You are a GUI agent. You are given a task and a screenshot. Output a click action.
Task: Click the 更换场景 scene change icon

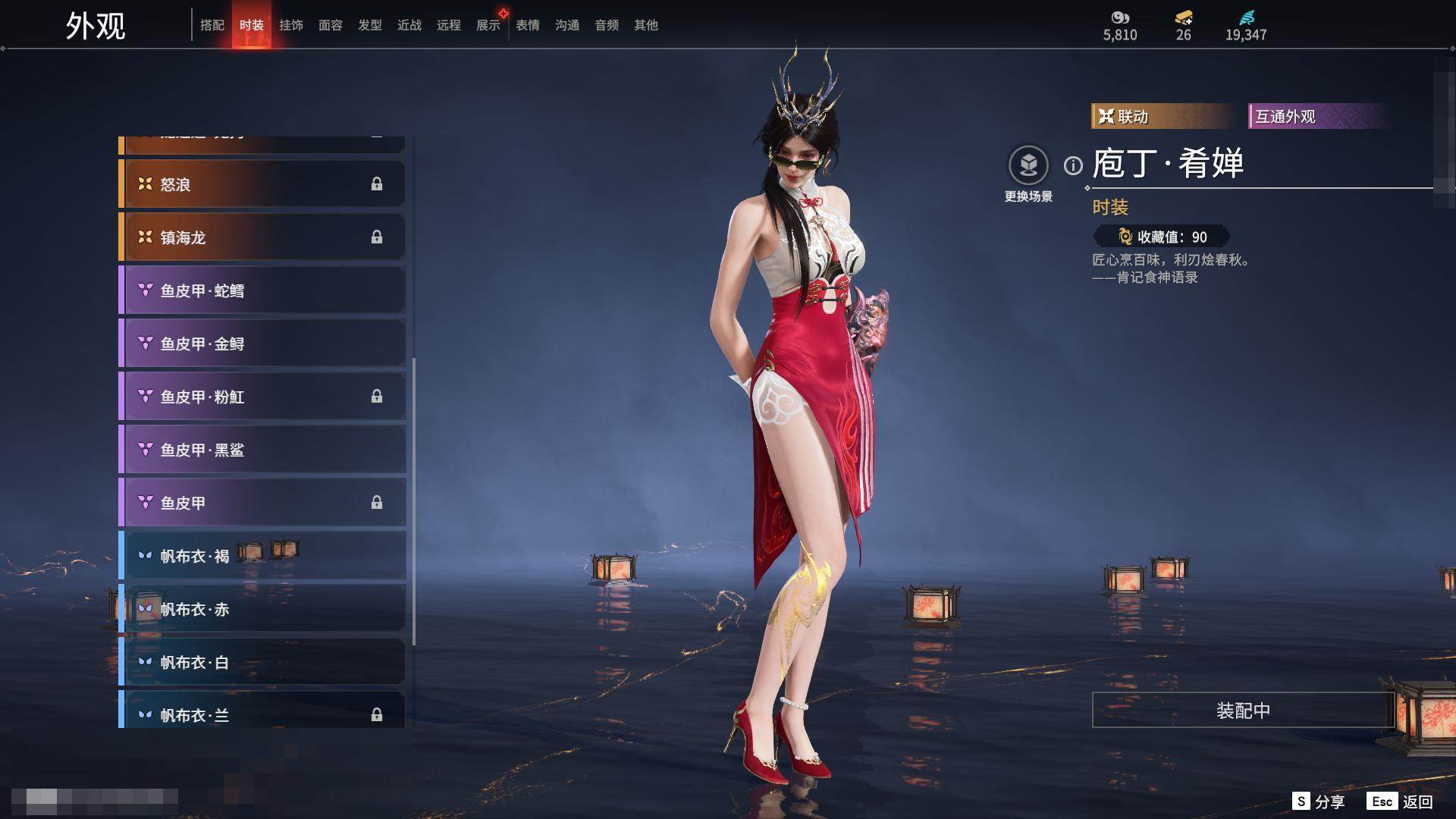coord(1028,165)
